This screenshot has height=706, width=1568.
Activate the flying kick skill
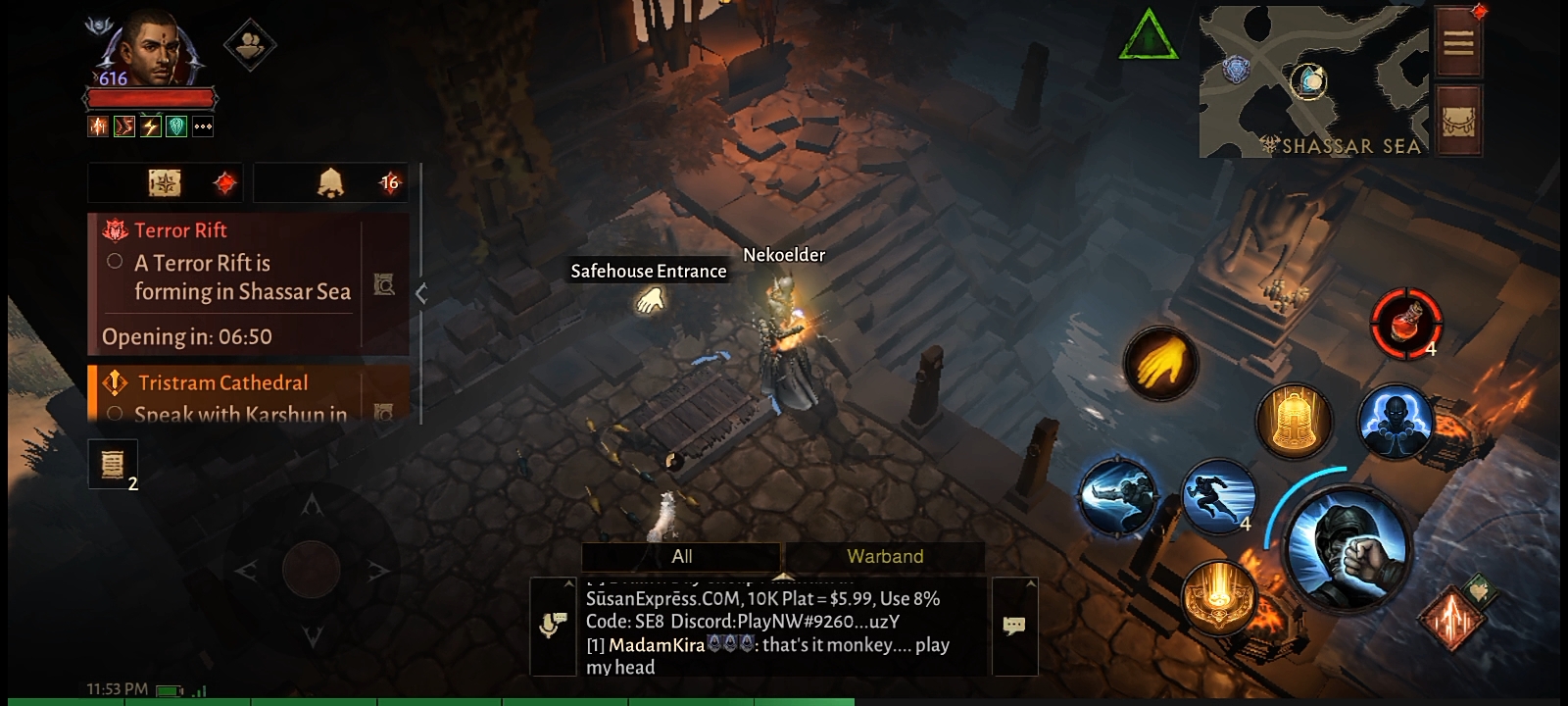(1118, 496)
